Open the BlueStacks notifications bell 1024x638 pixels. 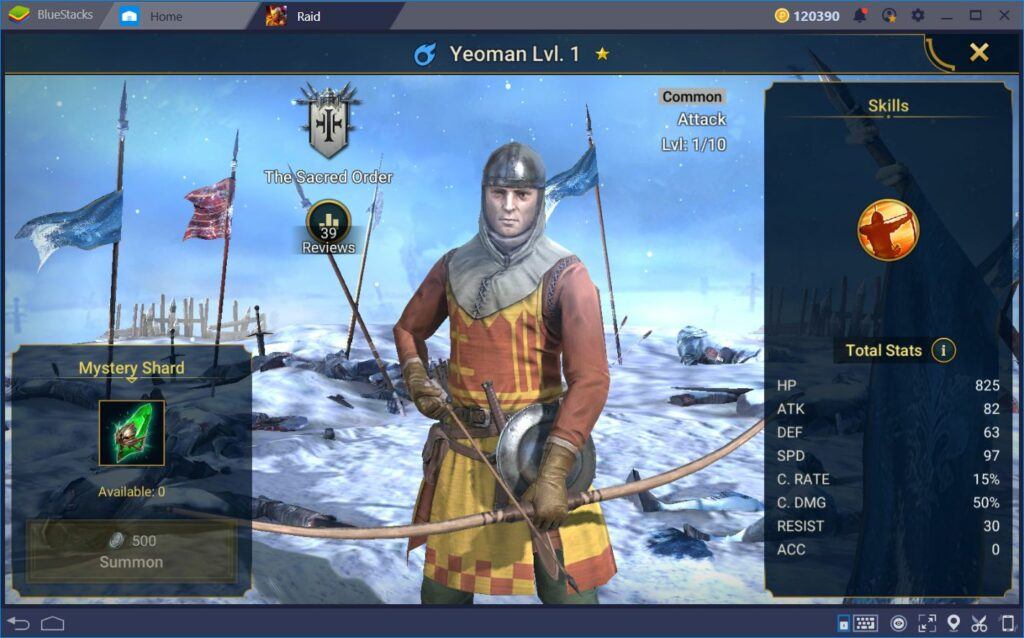tap(860, 16)
